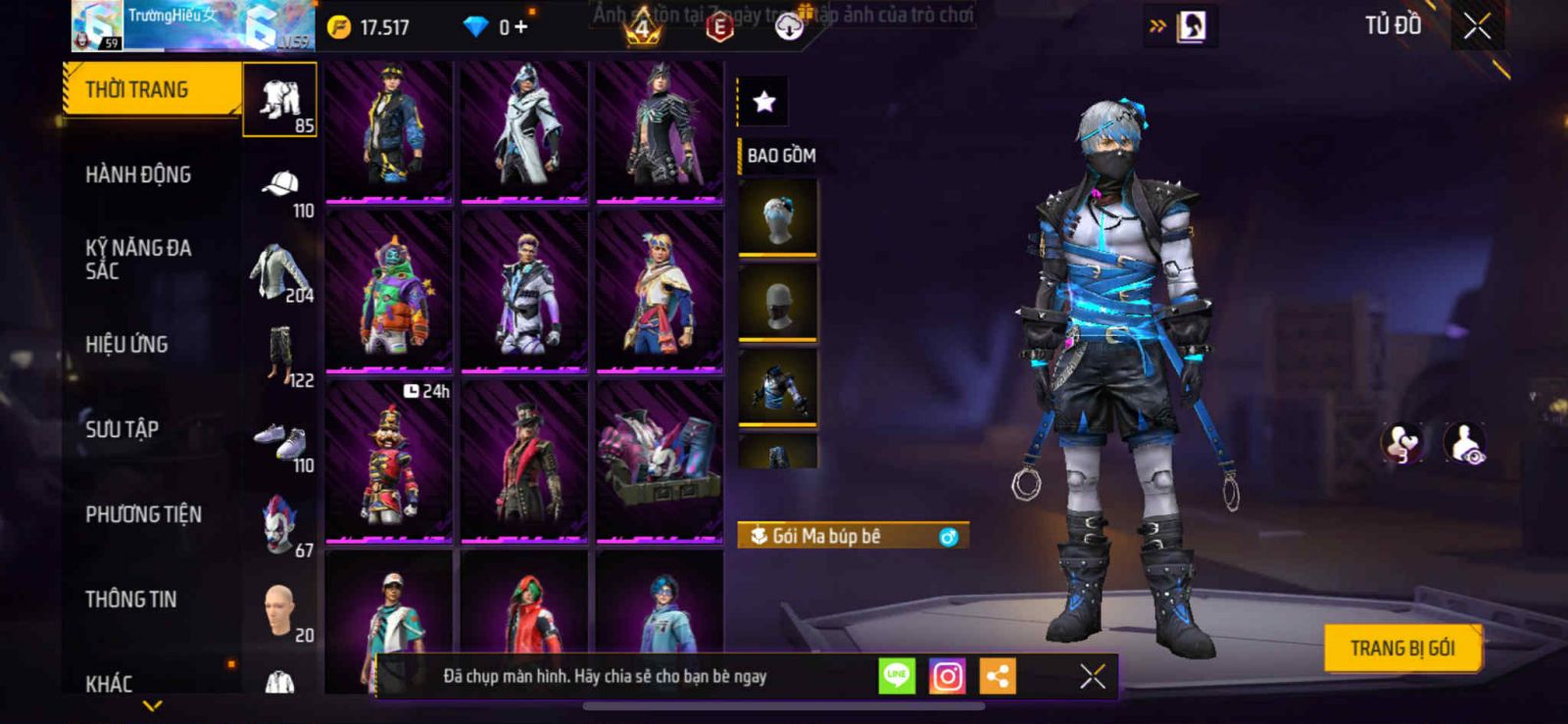The image size is (1568, 724).
Task: Switch to the PHƯƠNG TIỆN tab
Action: tap(143, 514)
